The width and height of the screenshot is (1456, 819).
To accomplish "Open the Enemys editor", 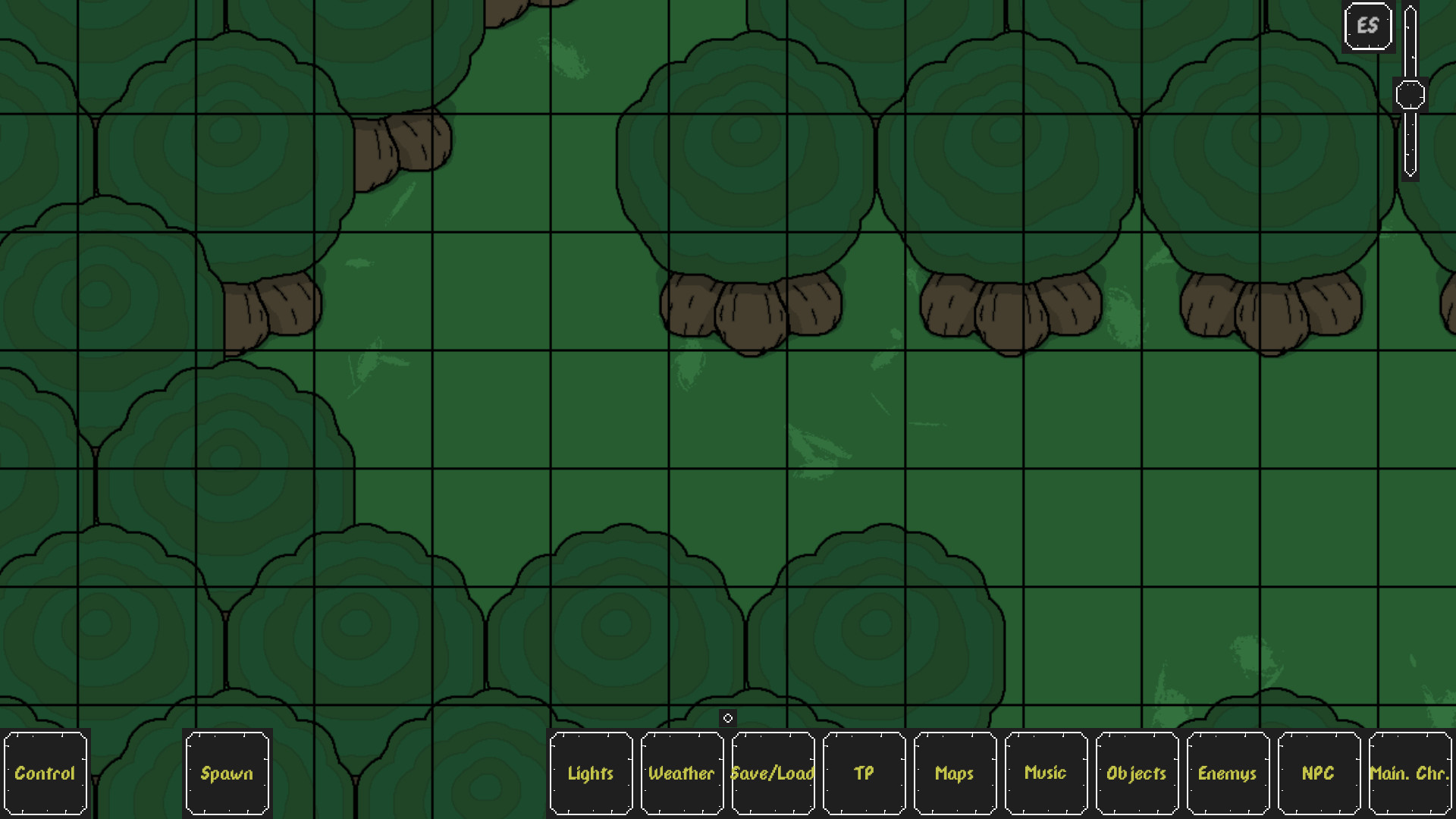I will (1228, 773).
